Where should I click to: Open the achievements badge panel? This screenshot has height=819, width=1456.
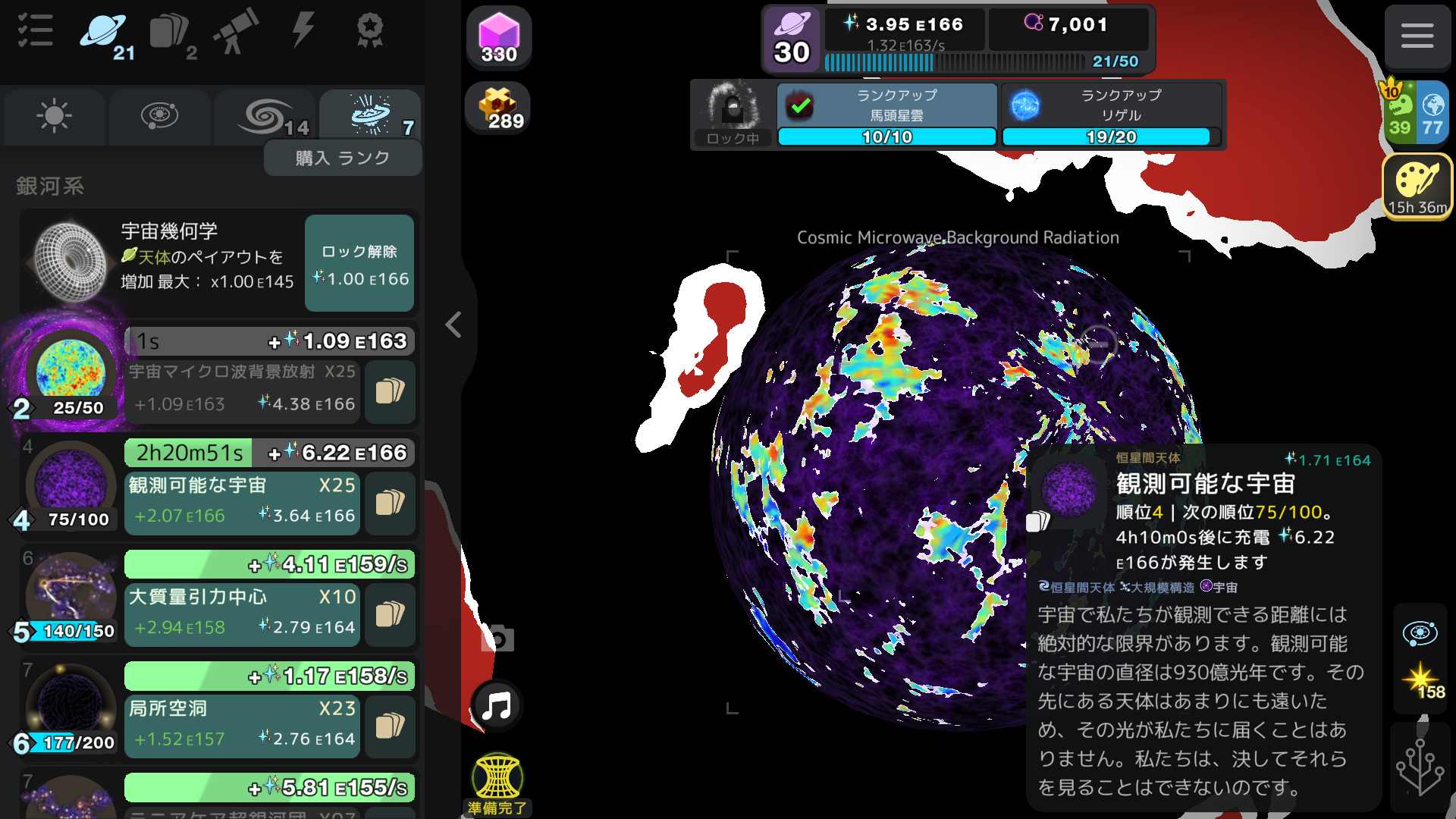(x=369, y=30)
